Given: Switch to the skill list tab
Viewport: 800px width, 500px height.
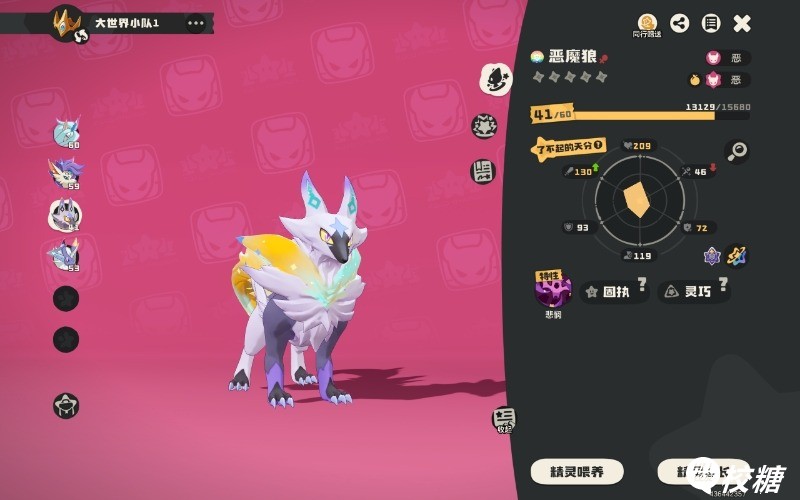Looking at the screenshot, I should 483,171.
